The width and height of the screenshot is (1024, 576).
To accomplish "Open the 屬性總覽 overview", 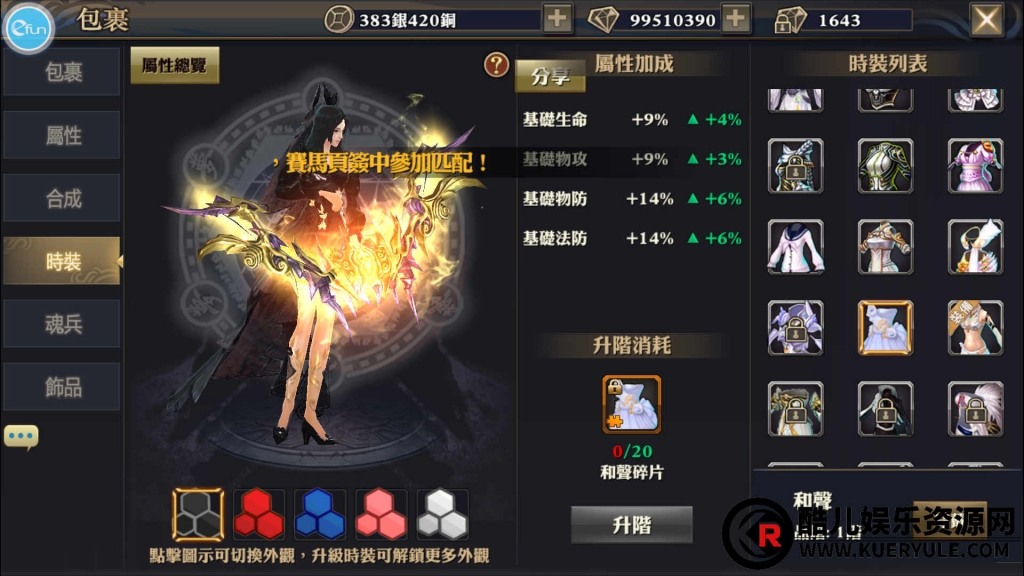I will coord(174,66).
